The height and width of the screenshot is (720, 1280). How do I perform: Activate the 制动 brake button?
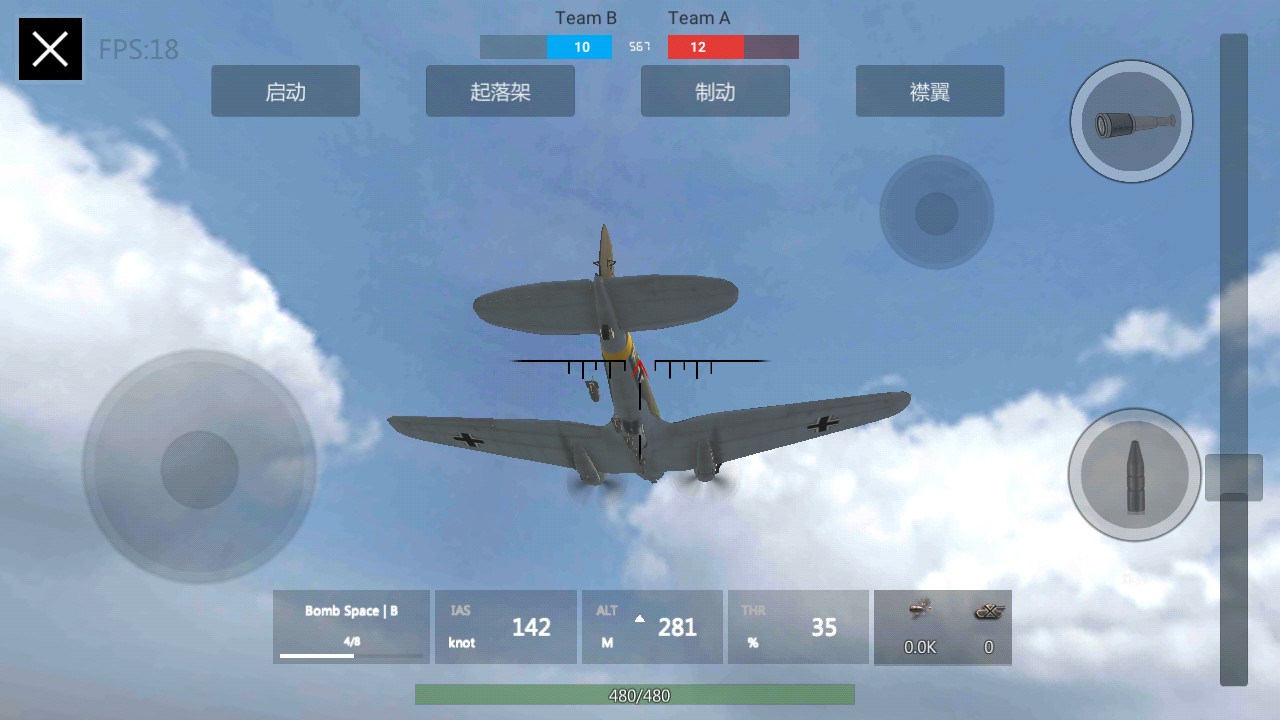pyautogui.click(x=715, y=92)
